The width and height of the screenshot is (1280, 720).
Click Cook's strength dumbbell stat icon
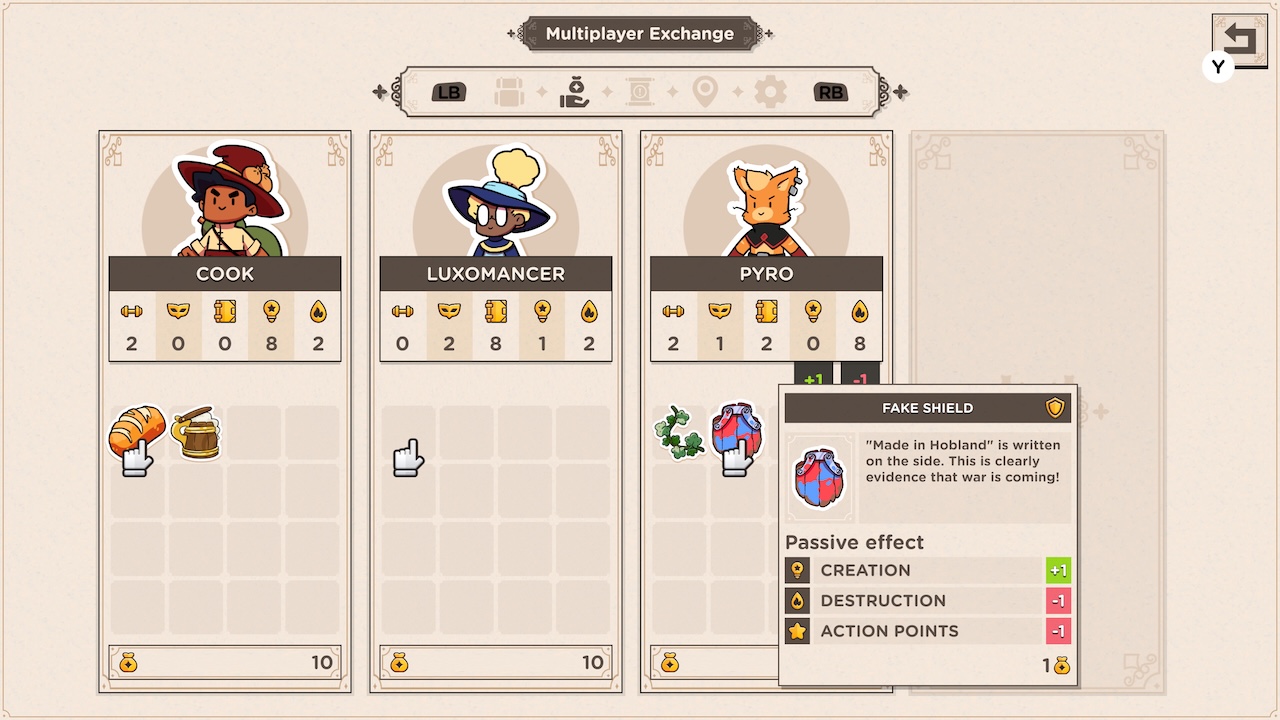click(132, 313)
